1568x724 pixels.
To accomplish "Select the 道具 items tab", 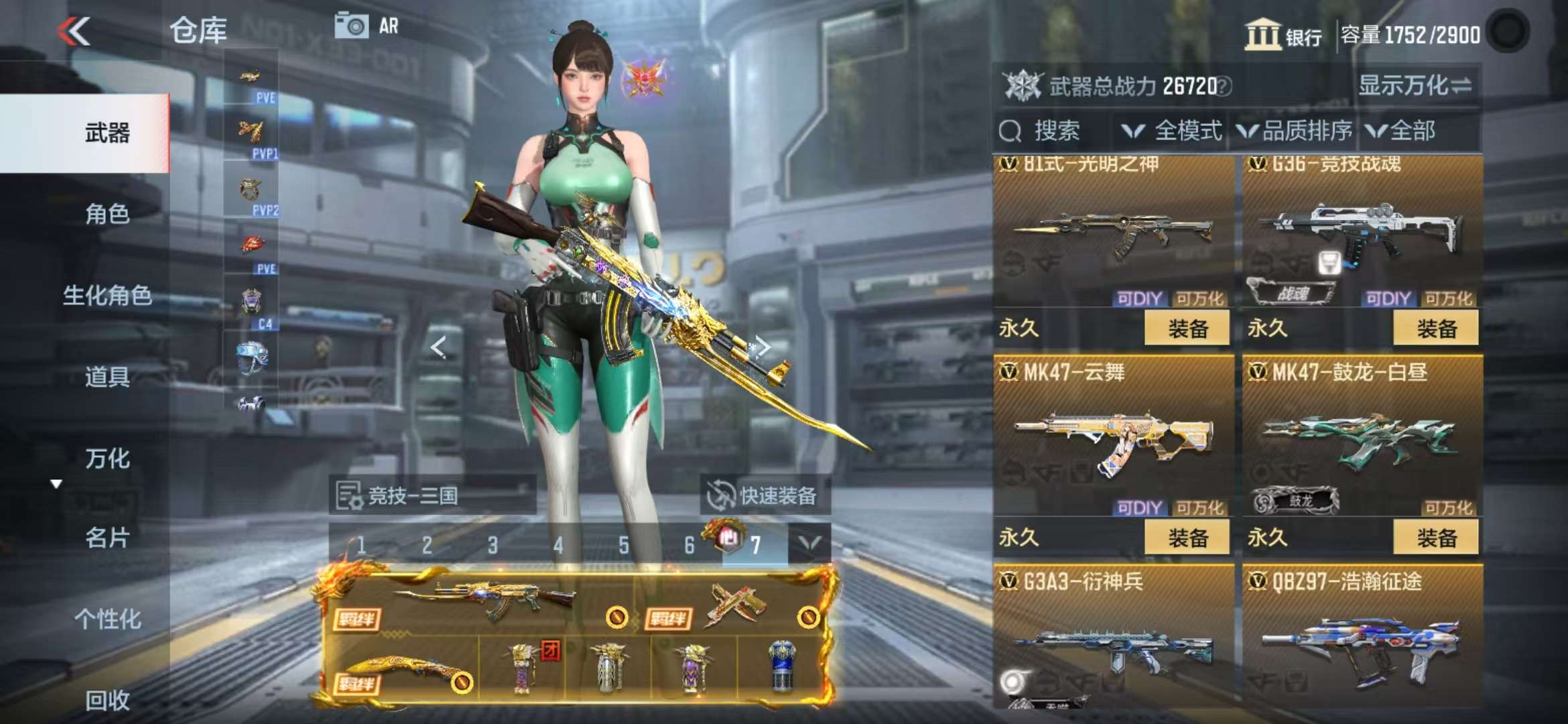I will pyautogui.click(x=107, y=377).
